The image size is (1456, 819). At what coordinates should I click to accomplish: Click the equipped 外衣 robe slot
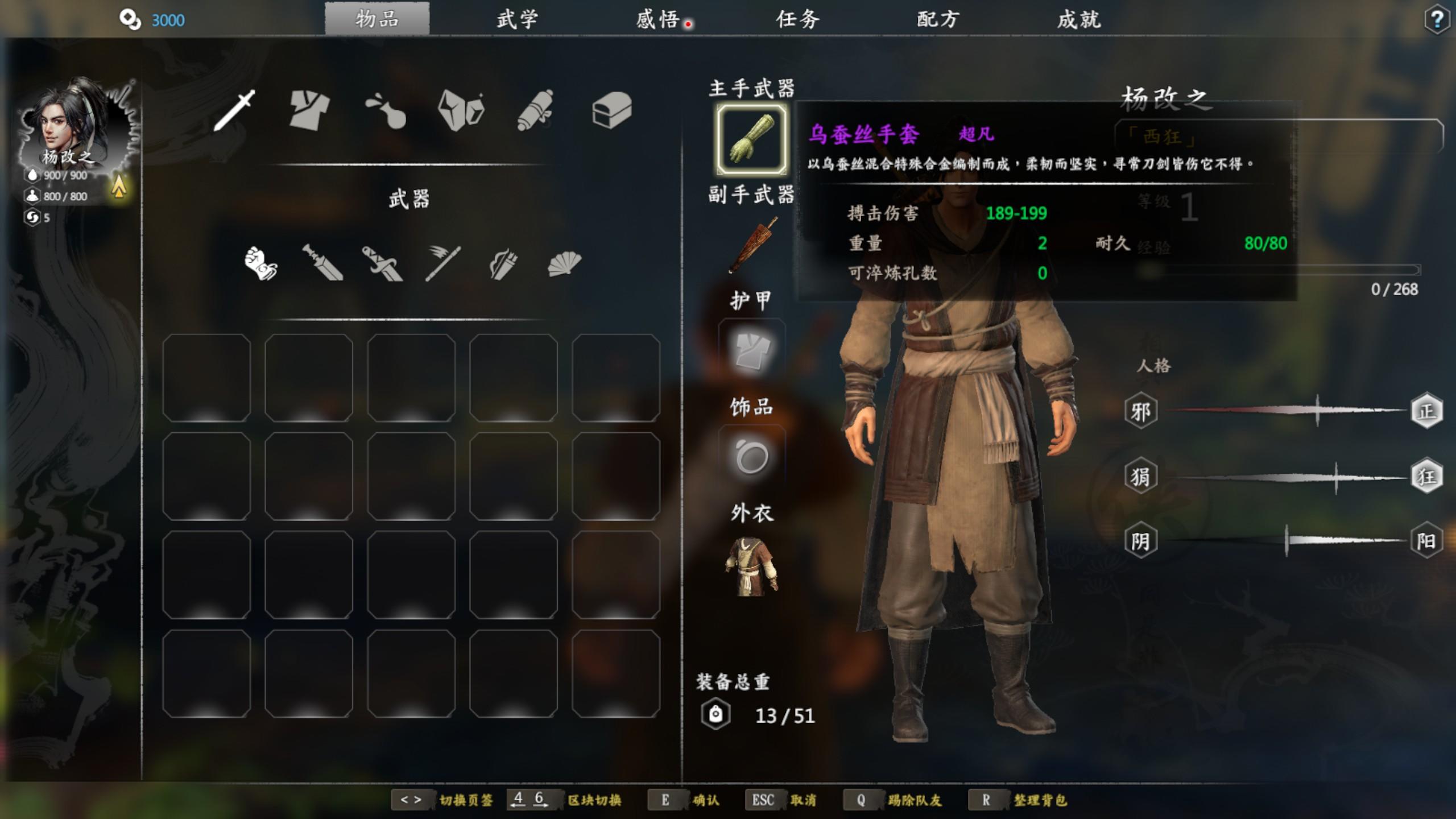pos(751,566)
